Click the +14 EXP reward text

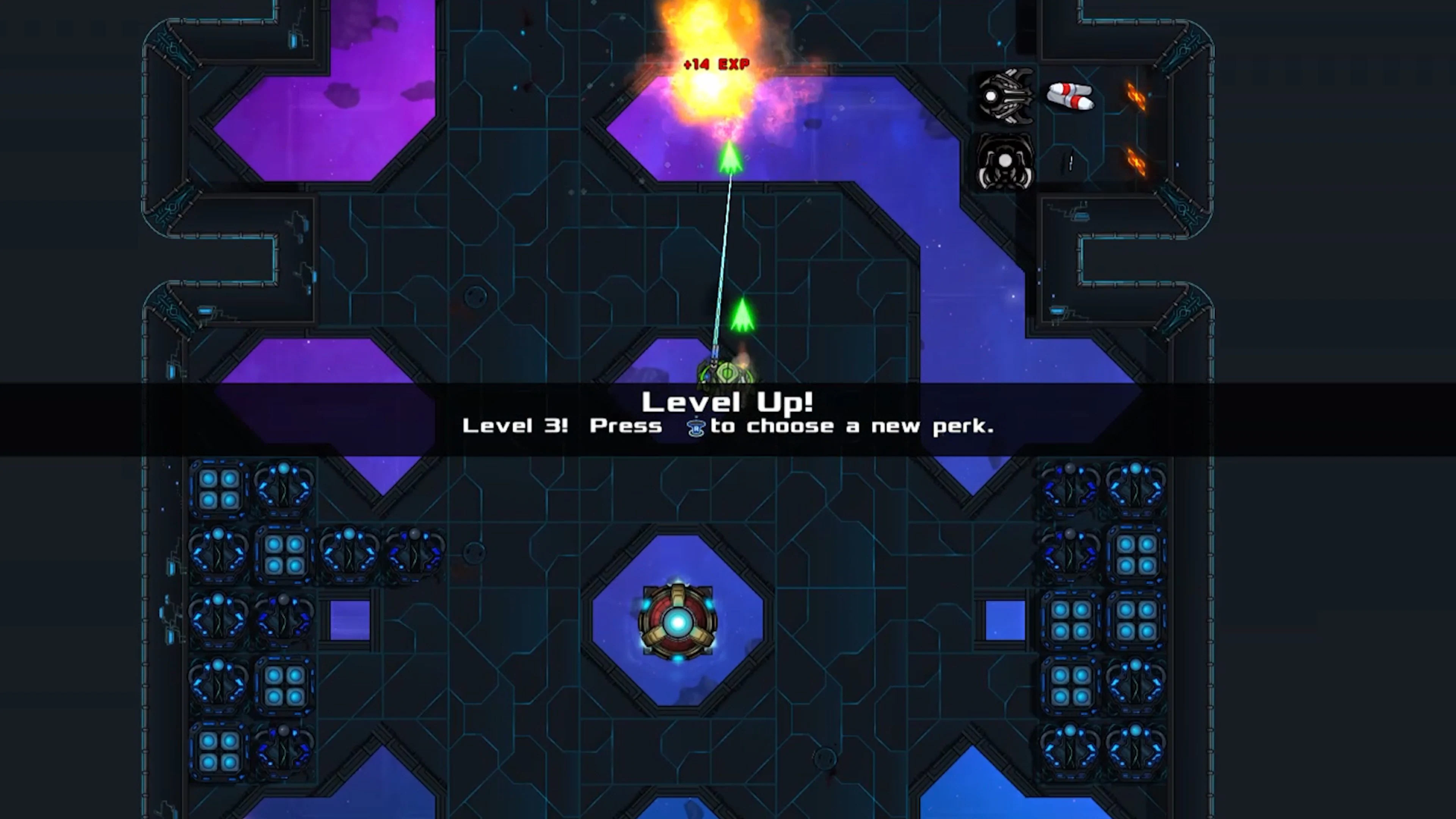tap(716, 64)
